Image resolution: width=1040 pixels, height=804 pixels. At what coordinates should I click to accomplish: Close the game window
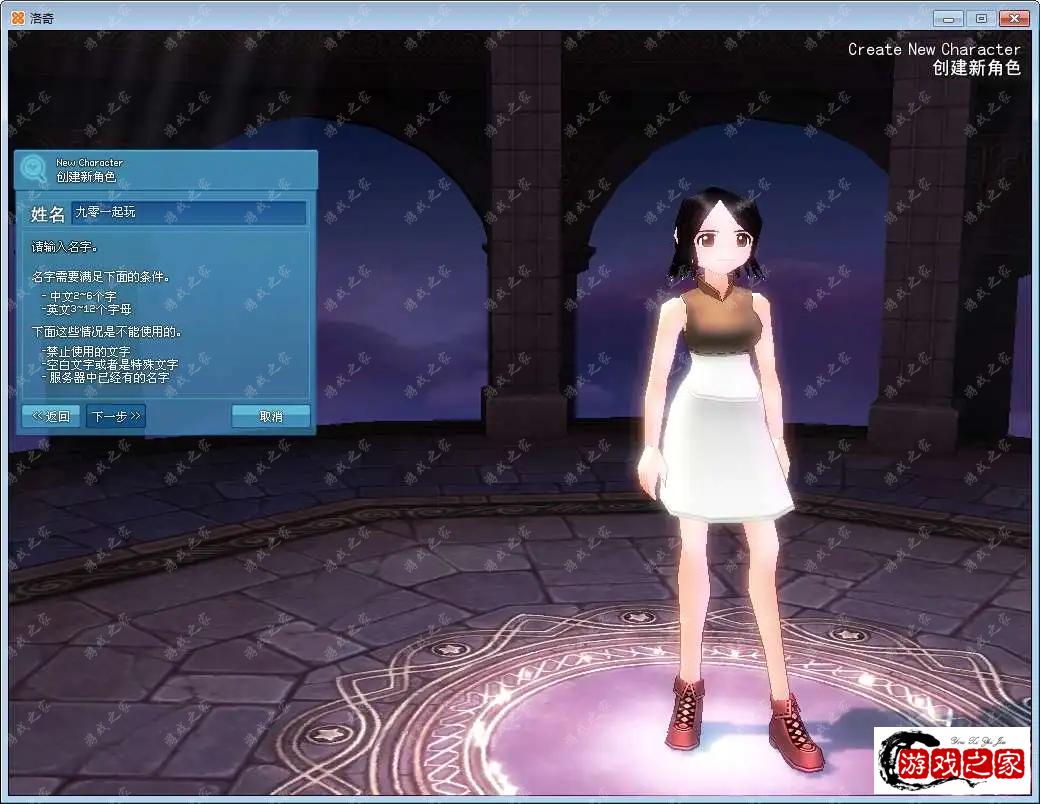[1015, 18]
